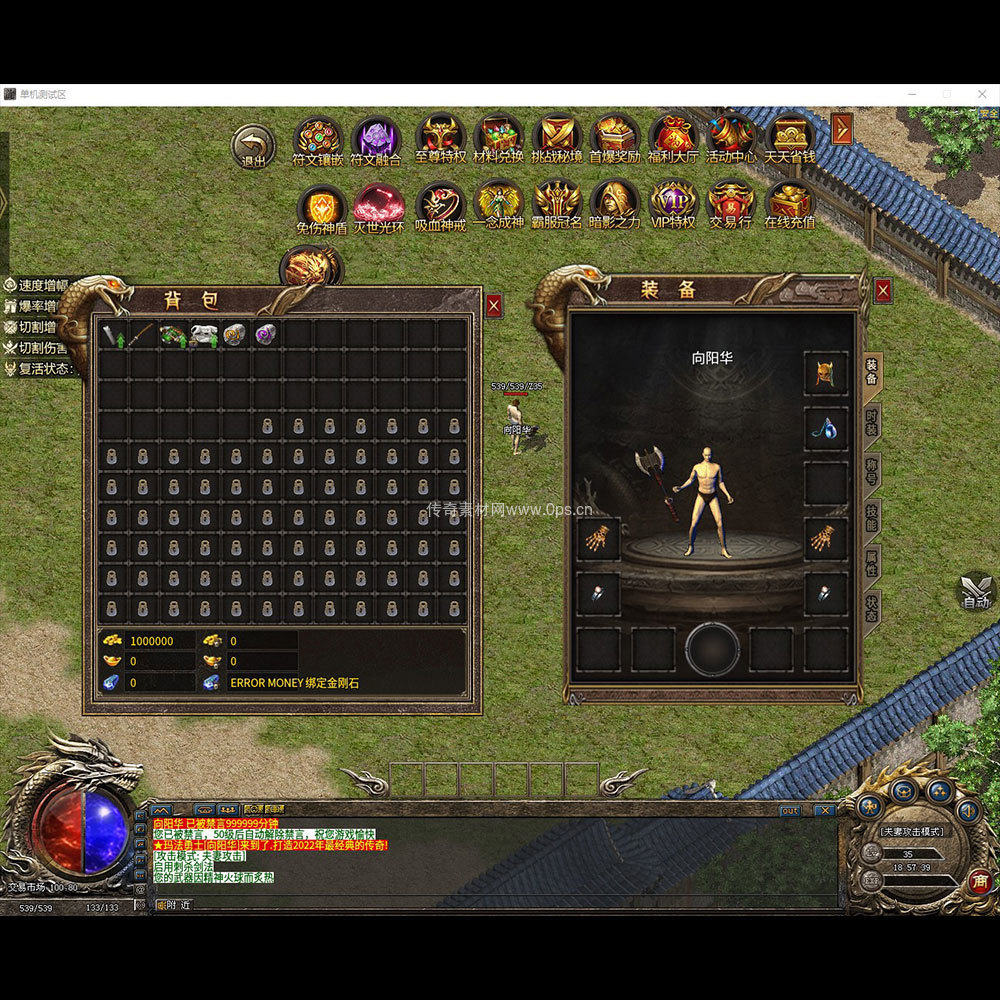Open the VIP特权 privileges icon

pos(673,203)
